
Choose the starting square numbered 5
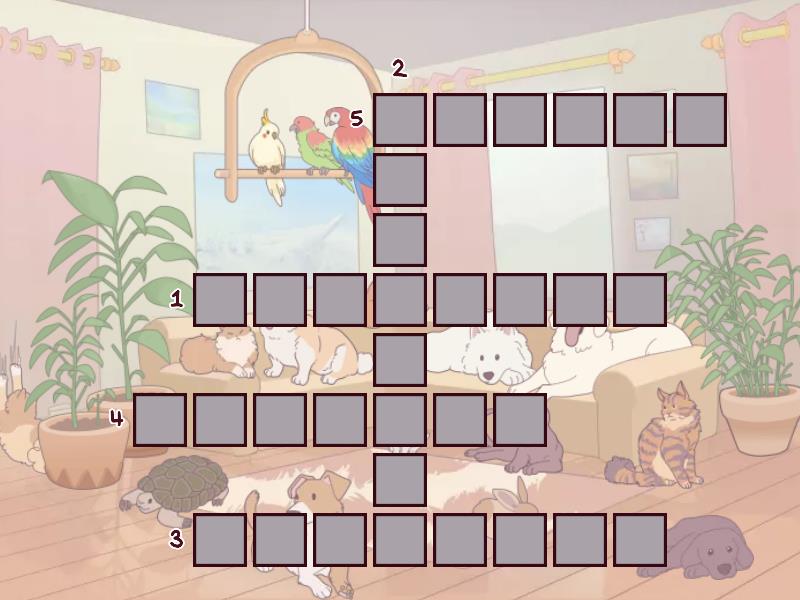tap(400, 120)
